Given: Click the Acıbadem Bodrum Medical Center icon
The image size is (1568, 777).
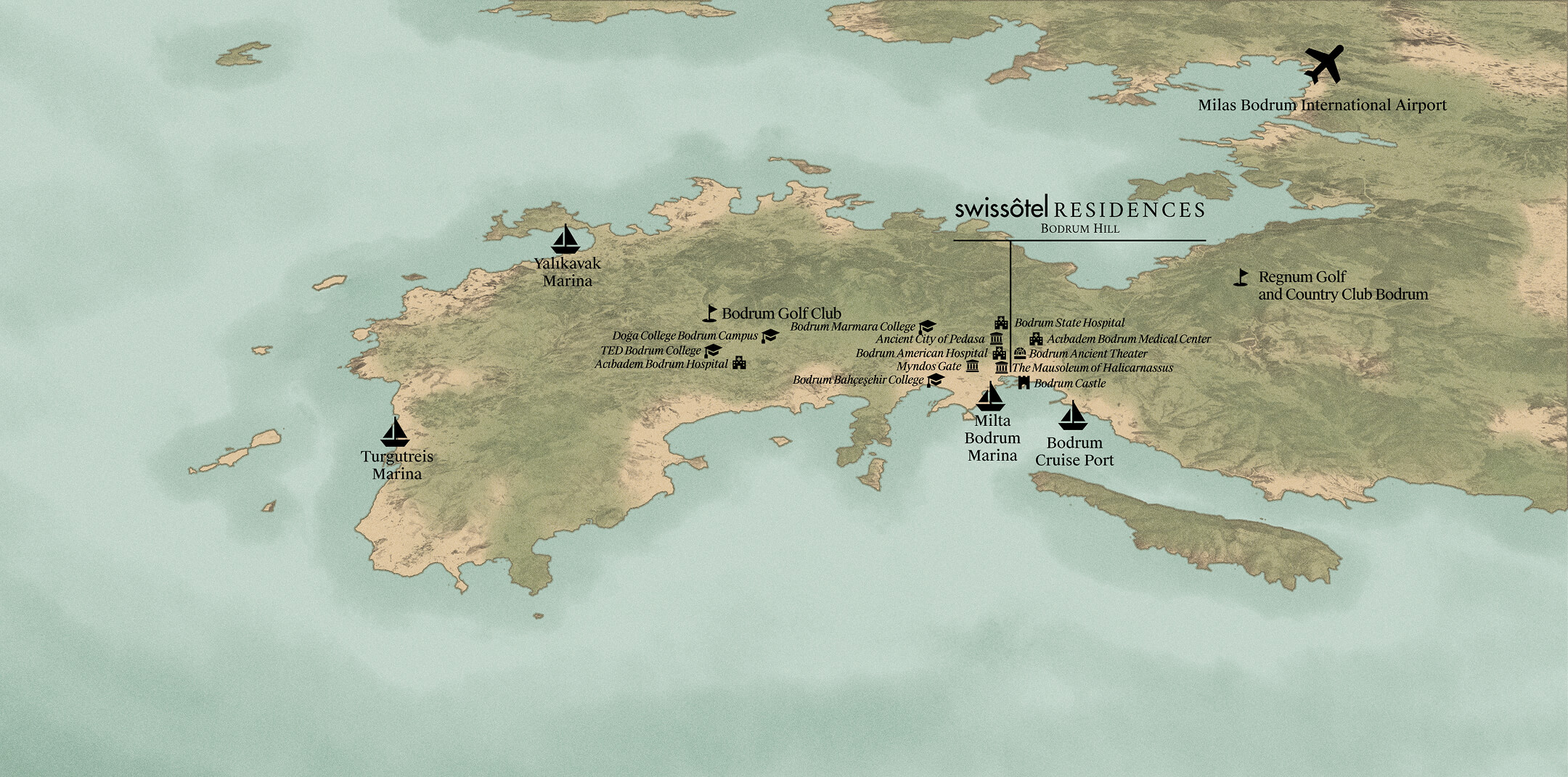Looking at the screenshot, I should point(1036,339).
